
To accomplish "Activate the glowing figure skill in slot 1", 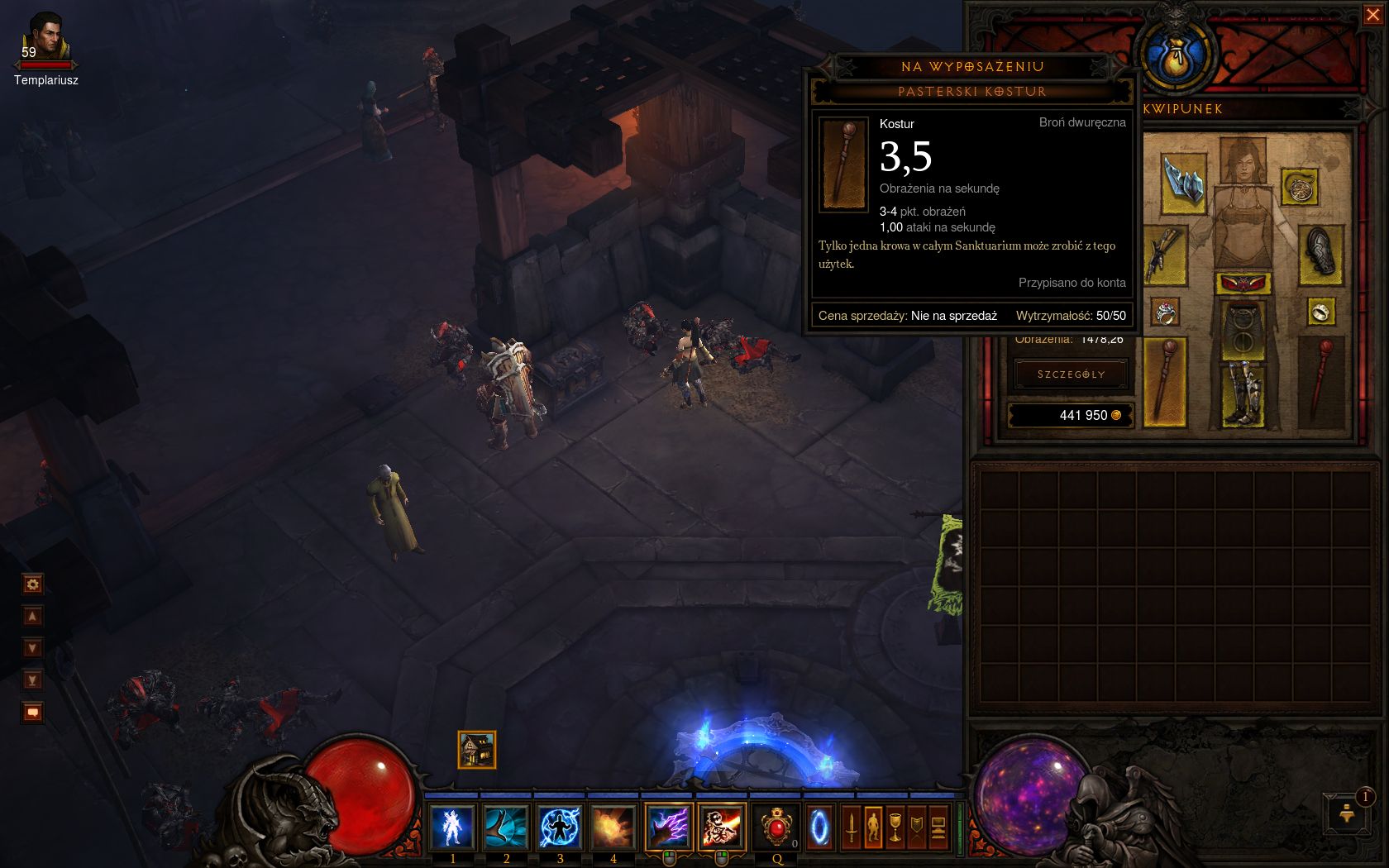I will click(x=452, y=827).
